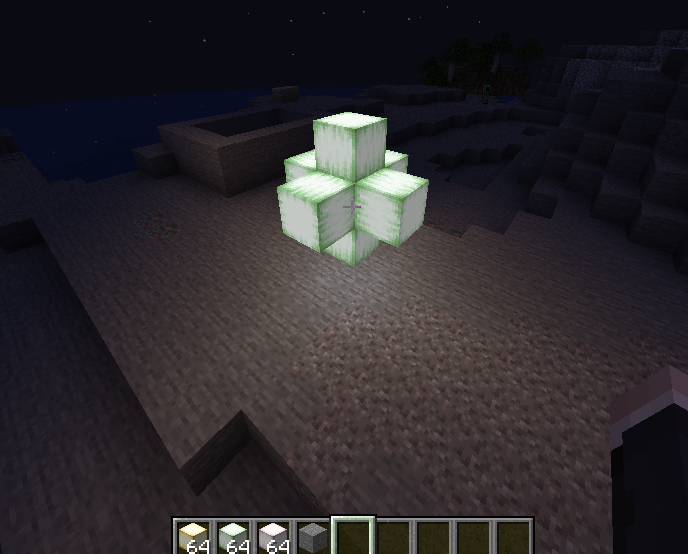Select the gray stone block slot
Image resolution: width=688 pixels, height=554 pixels.
click(x=312, y=537)
